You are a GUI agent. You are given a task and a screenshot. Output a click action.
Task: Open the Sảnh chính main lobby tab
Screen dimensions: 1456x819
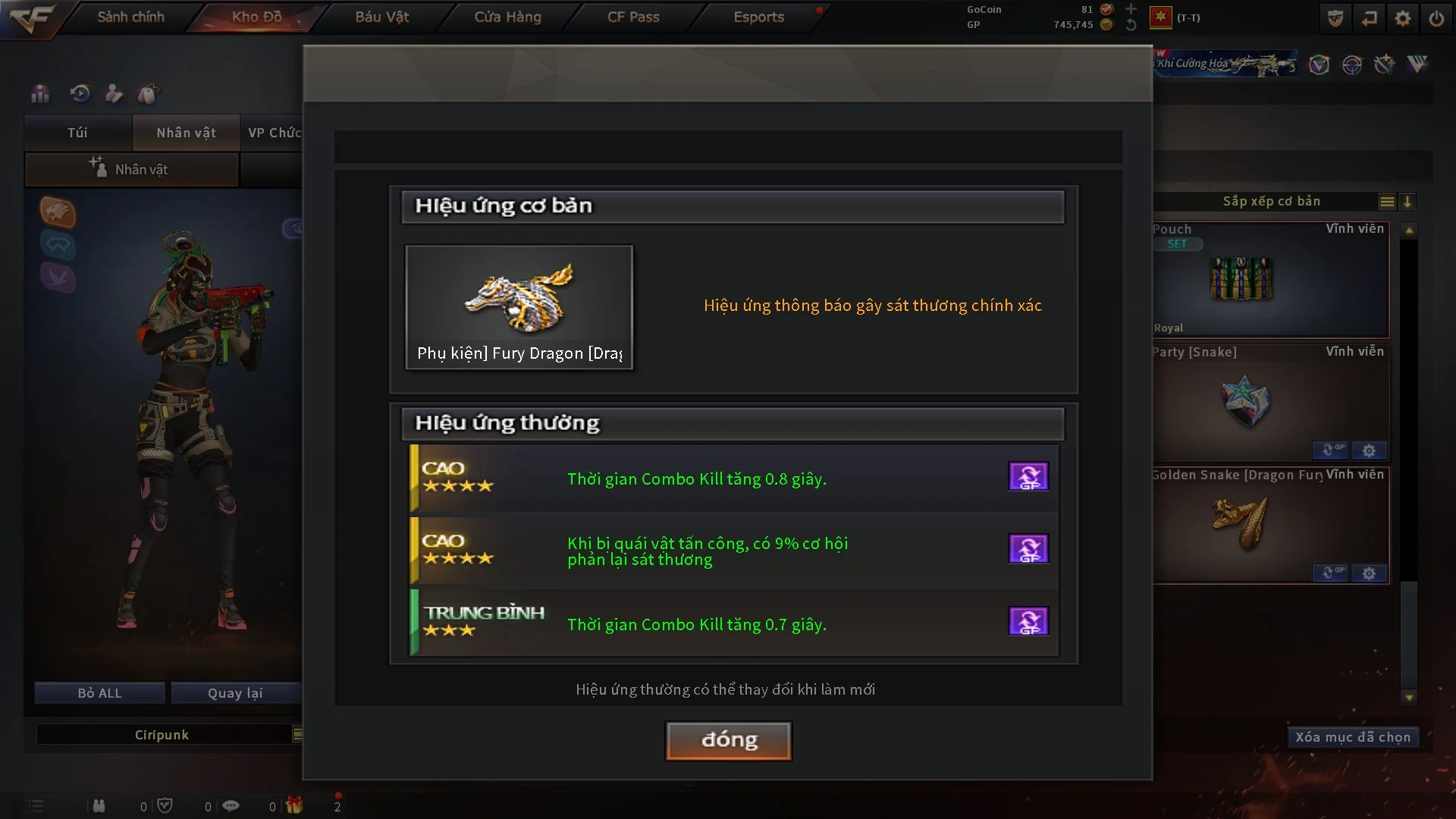coord(130,17)
